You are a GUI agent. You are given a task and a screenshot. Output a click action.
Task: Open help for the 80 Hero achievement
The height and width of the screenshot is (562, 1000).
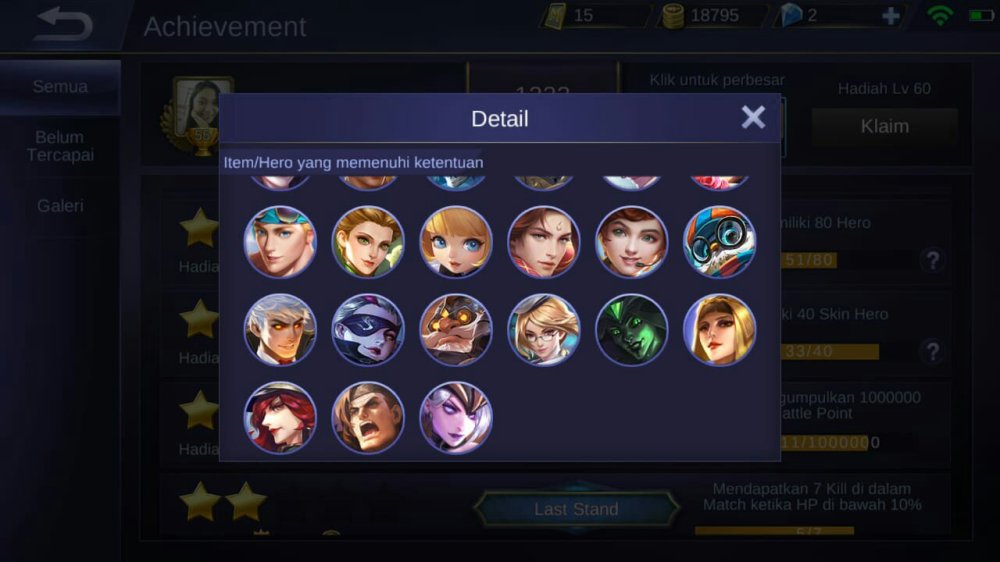(x=933, y=261)
